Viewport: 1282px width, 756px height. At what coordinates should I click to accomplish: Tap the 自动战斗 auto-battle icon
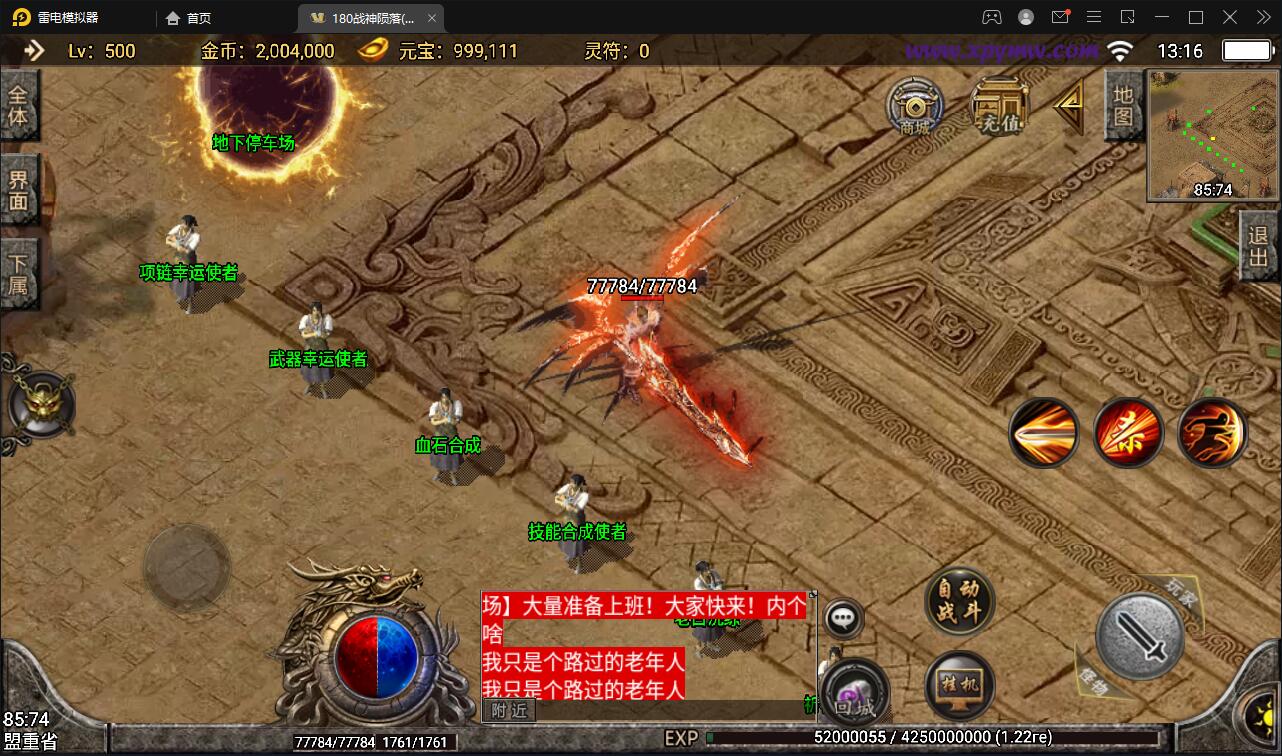[957, 604]
